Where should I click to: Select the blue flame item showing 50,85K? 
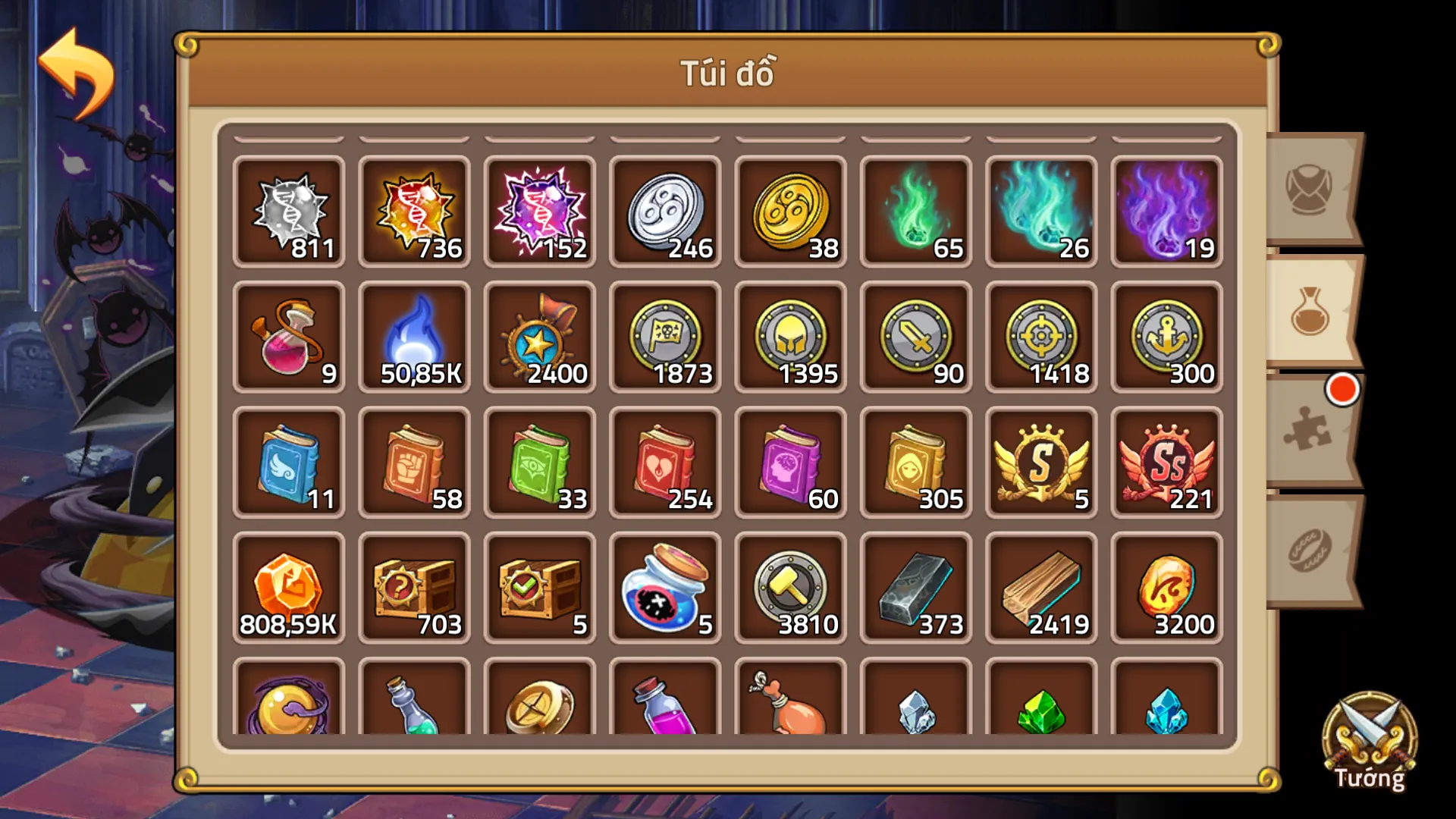click(414, 337)
